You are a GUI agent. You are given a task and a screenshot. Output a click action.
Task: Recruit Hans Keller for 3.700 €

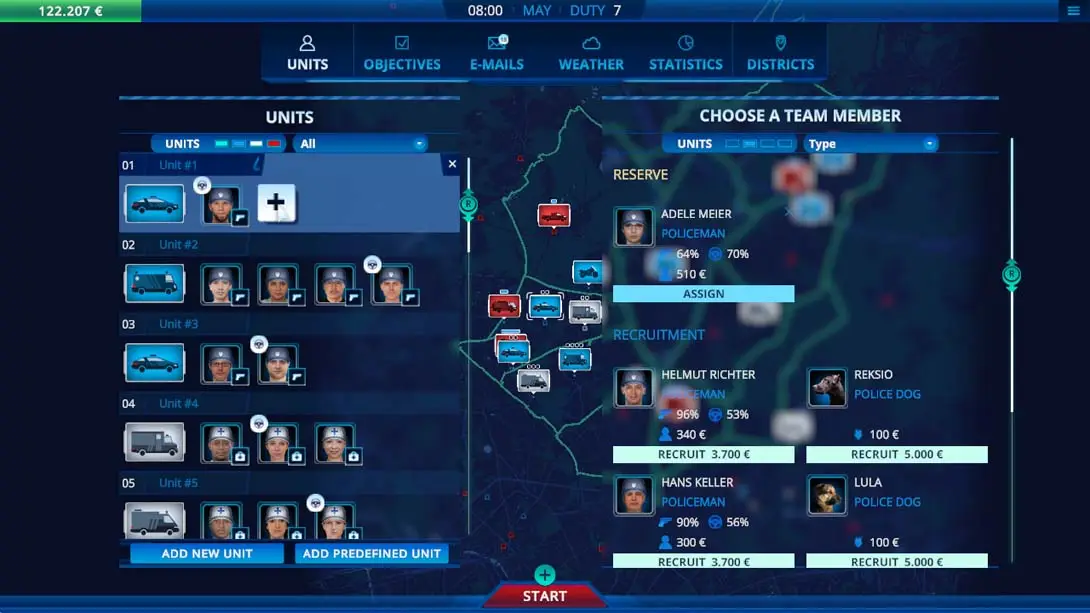coord(703,562)
